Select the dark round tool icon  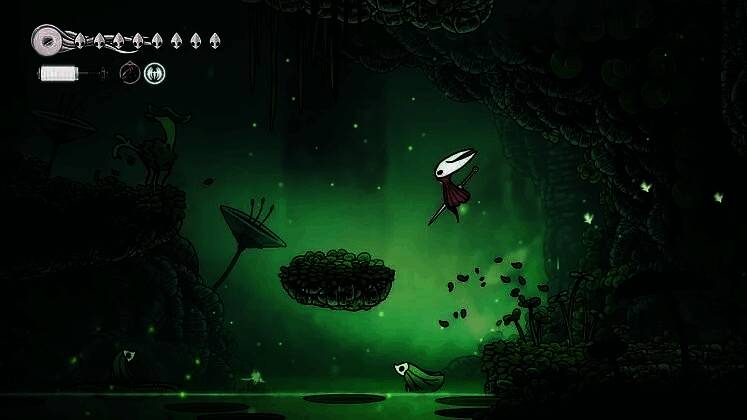(129, 73)
